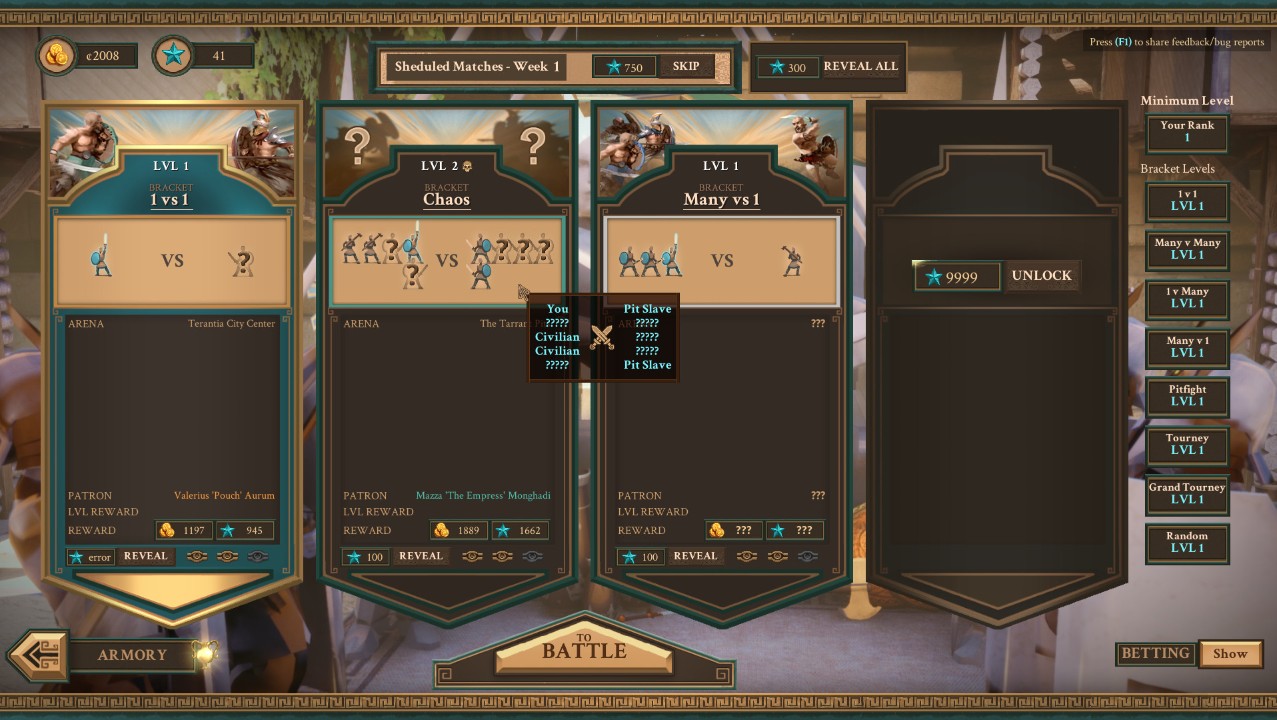Click the Reveal All button
Image resolution: width=1277 pixels, height=720 pixels.
[x=860, y=67]
